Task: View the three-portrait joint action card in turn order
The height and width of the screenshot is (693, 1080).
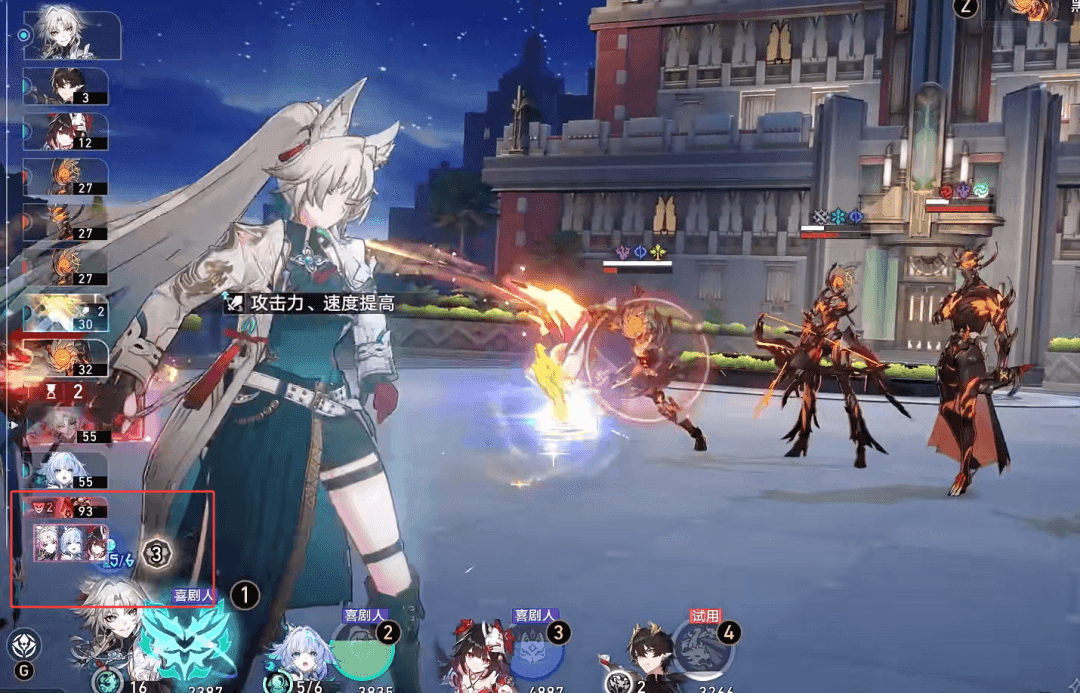Action: click(70, 541)
